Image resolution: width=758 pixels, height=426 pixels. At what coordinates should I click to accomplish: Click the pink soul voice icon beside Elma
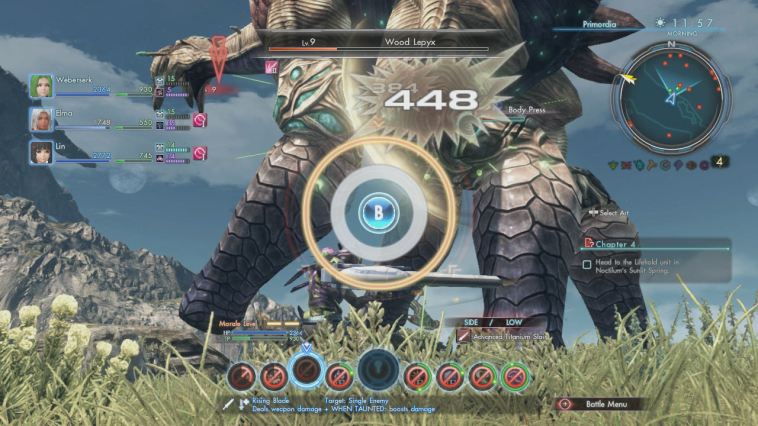[x=199, y=120]
